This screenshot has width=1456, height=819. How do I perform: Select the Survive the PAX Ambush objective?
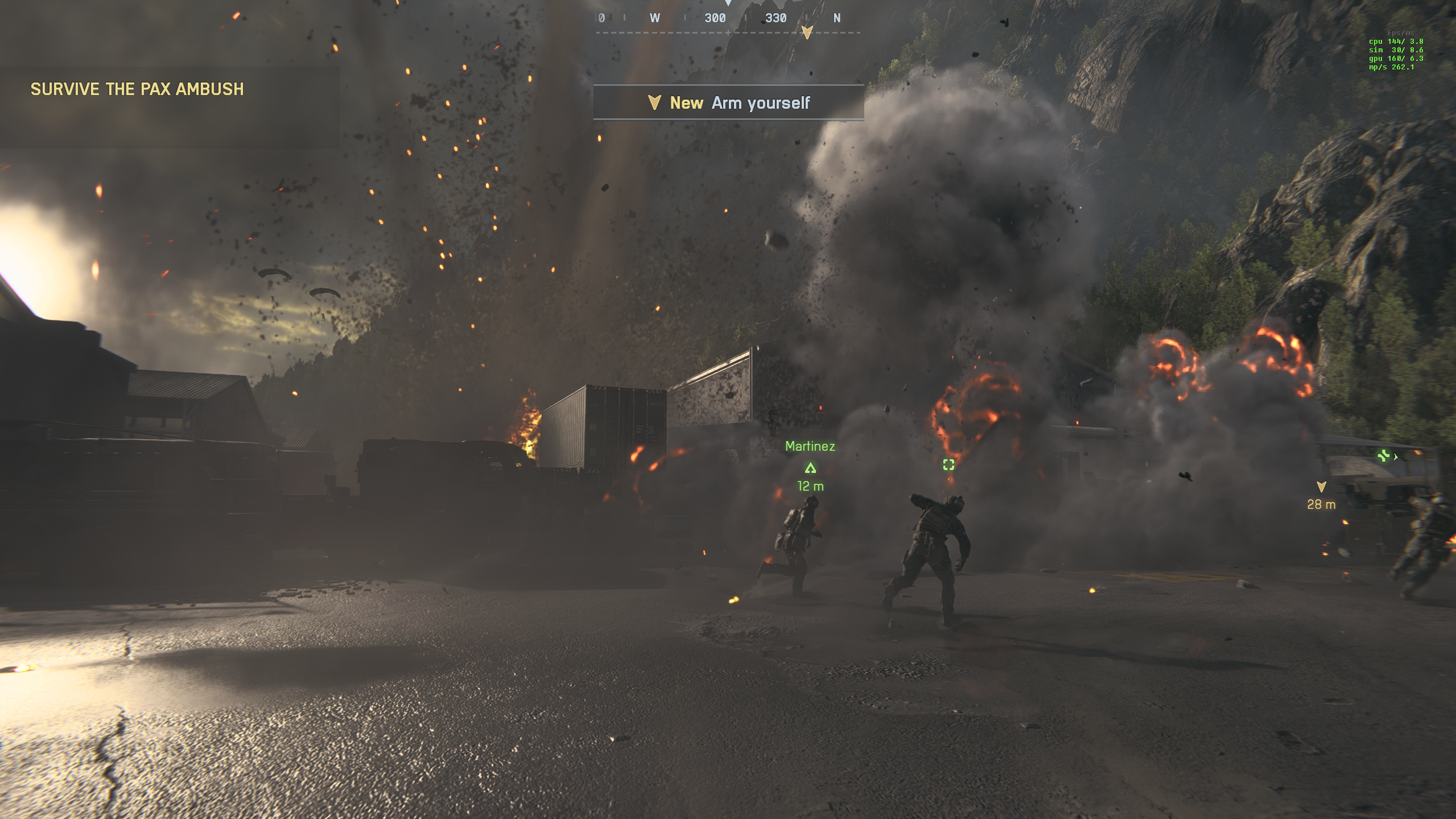137,89
